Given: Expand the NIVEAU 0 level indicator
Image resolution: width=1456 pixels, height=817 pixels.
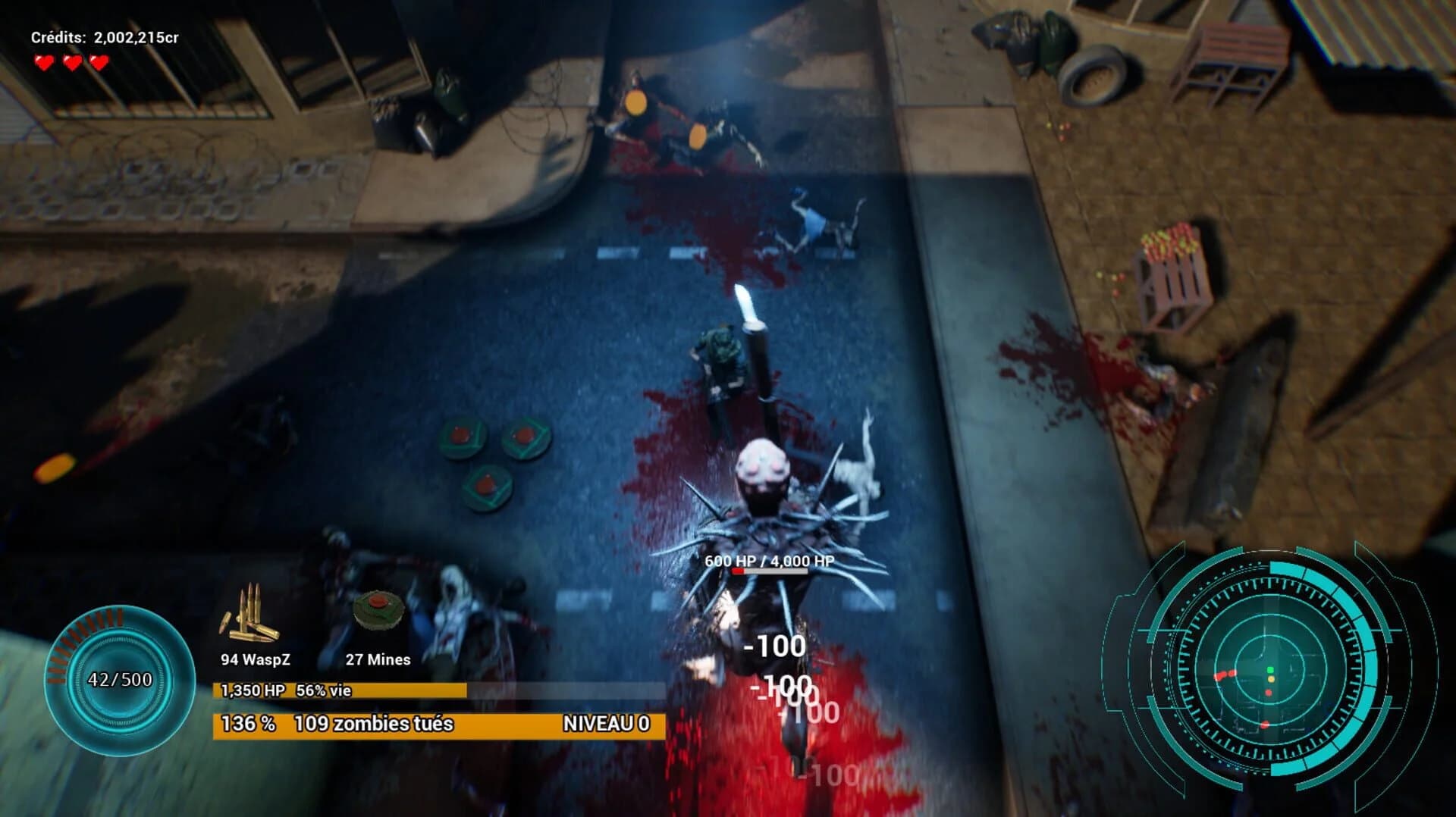Looking at the screenshot, I should click(605, 724).
